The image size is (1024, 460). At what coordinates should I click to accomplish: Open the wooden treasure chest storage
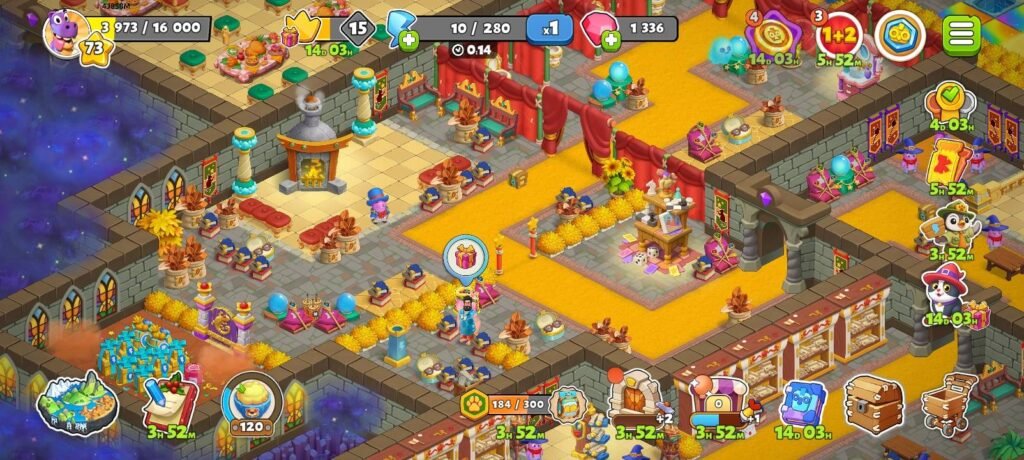point(873,402)
